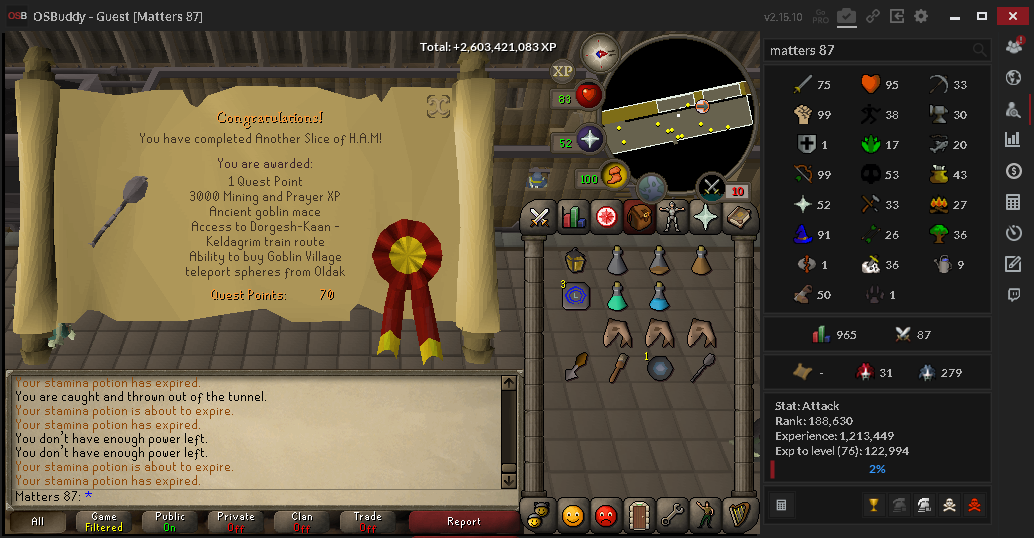This screenshot has width=1034, height=538.
Task: Open the Trade chat tab
Action: pyautogui.click(x=368, y=521)
